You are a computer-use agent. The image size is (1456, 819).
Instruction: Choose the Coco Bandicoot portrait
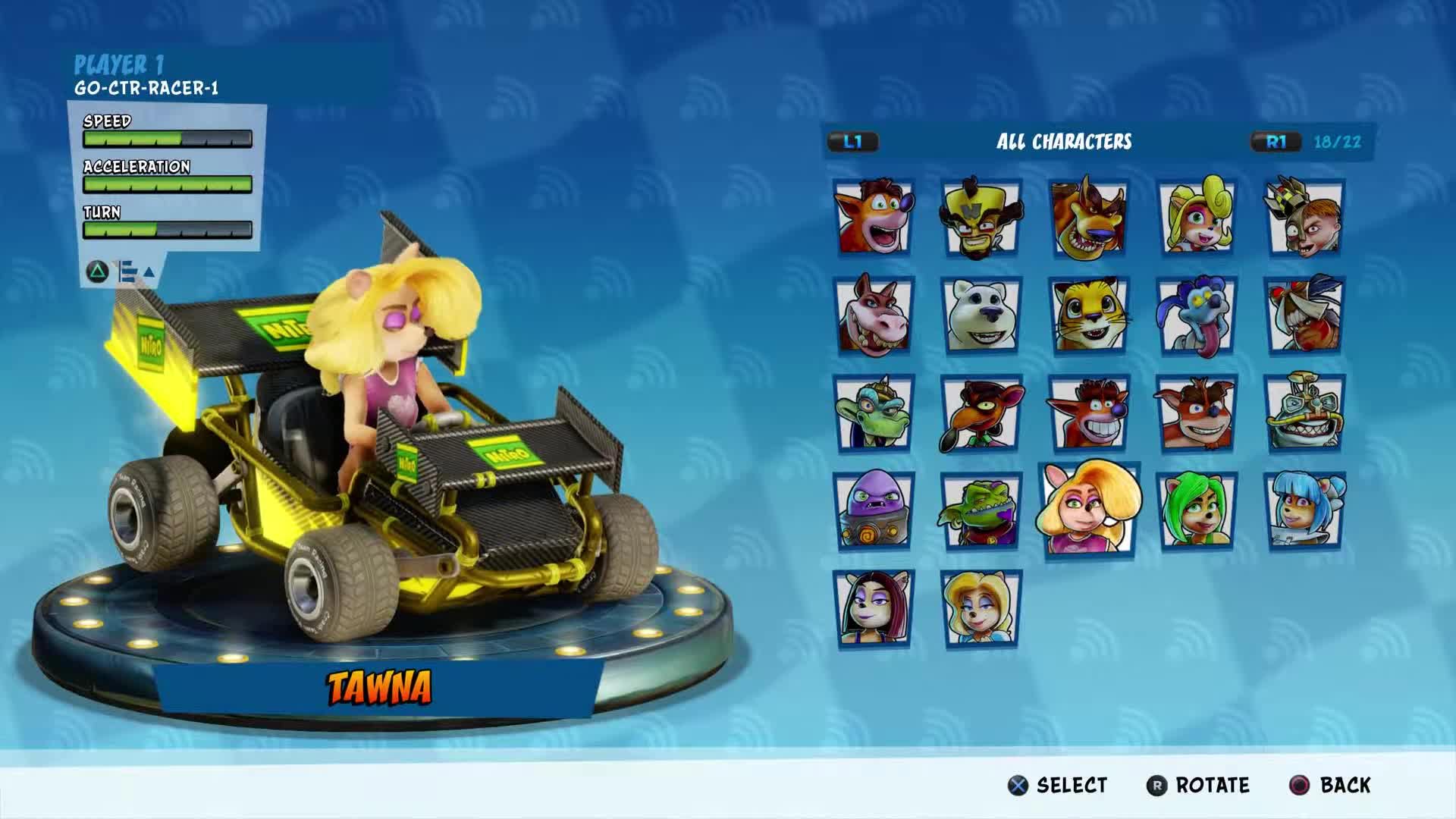1202,216
